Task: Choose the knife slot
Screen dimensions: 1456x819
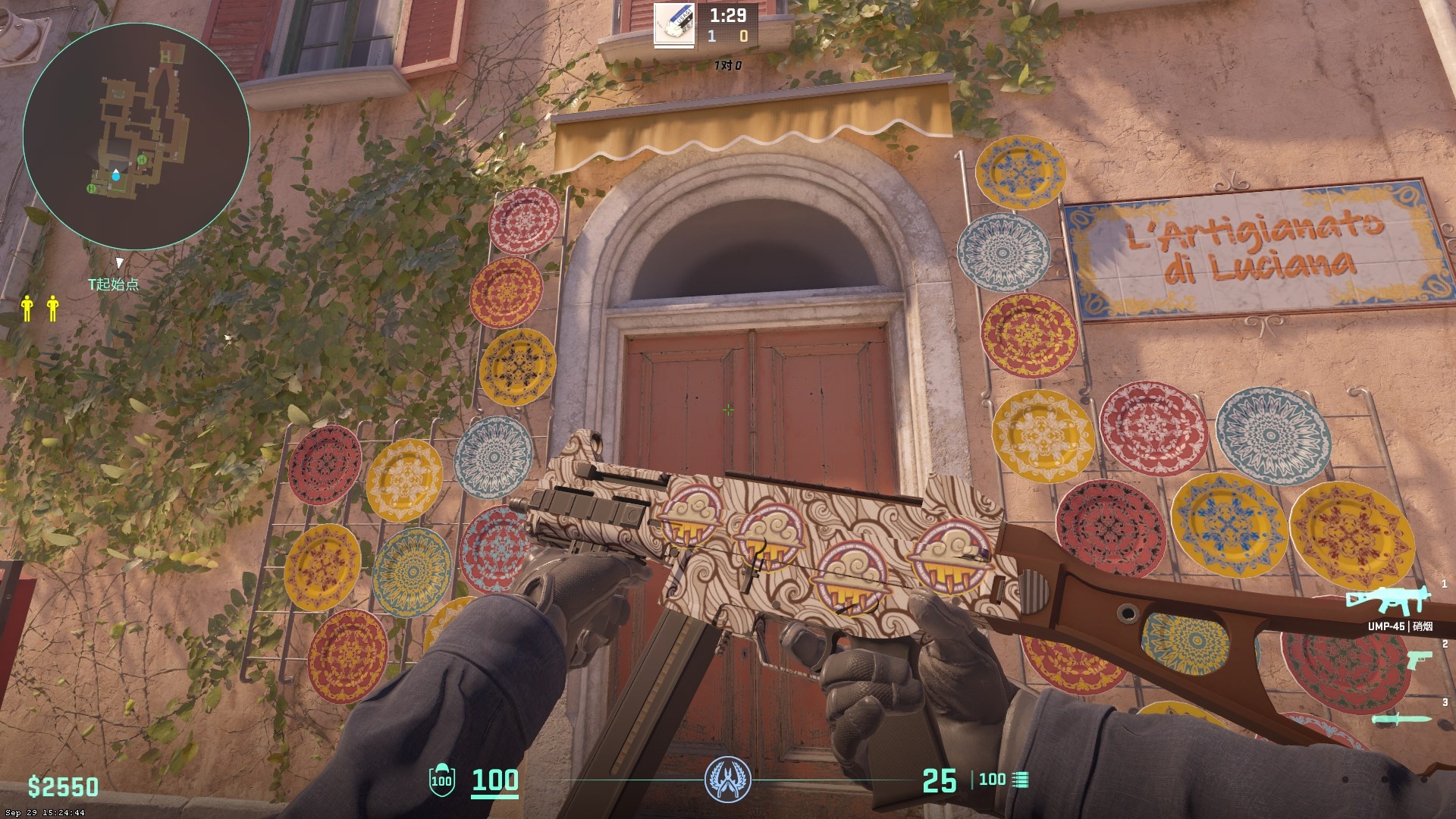Action: click(x=1401, y=719)
